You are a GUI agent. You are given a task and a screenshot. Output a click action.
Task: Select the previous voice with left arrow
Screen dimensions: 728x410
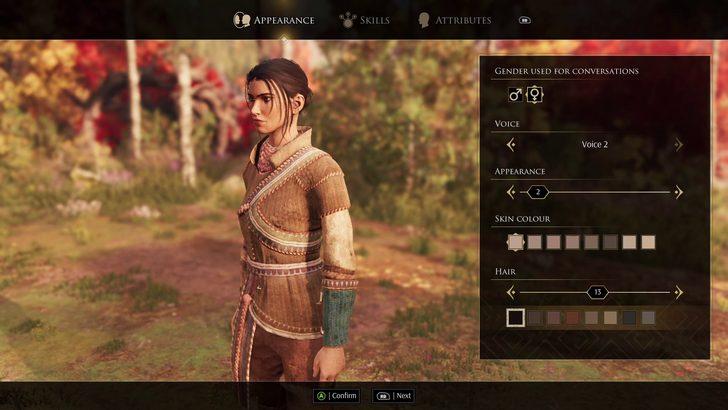click(511, 144)
